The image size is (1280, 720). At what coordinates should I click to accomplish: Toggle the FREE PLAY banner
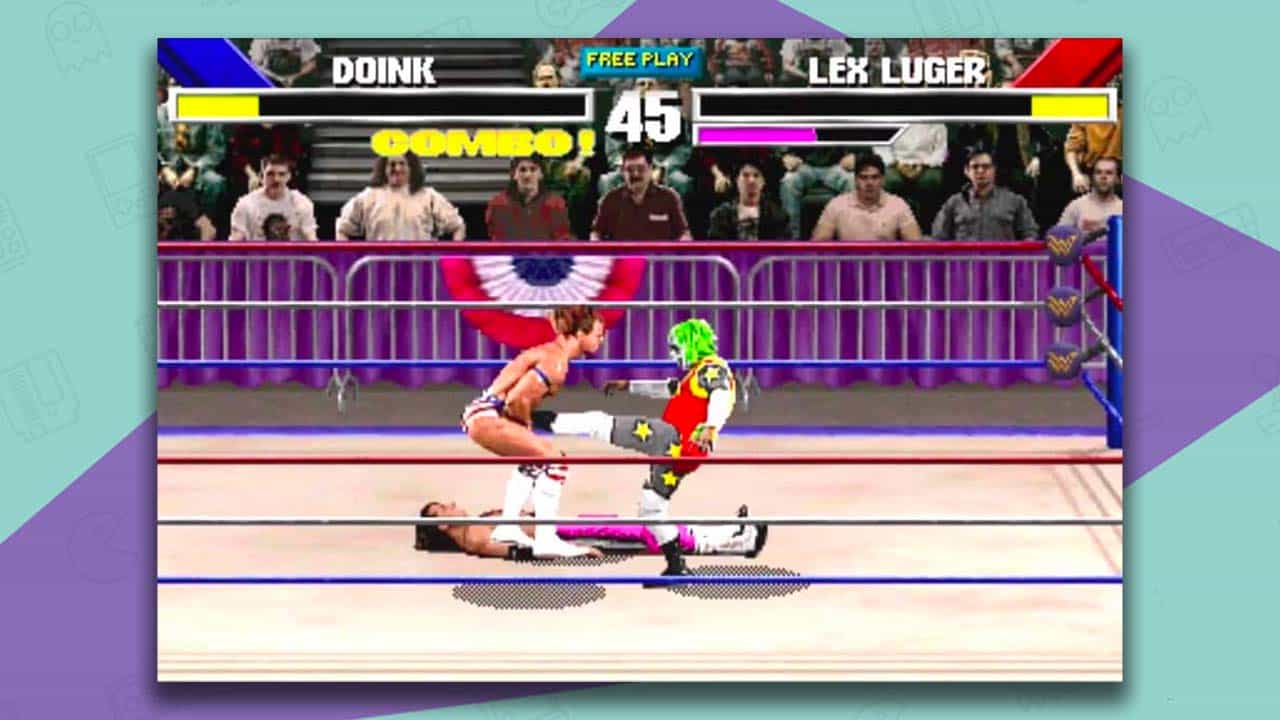[640, 62]
